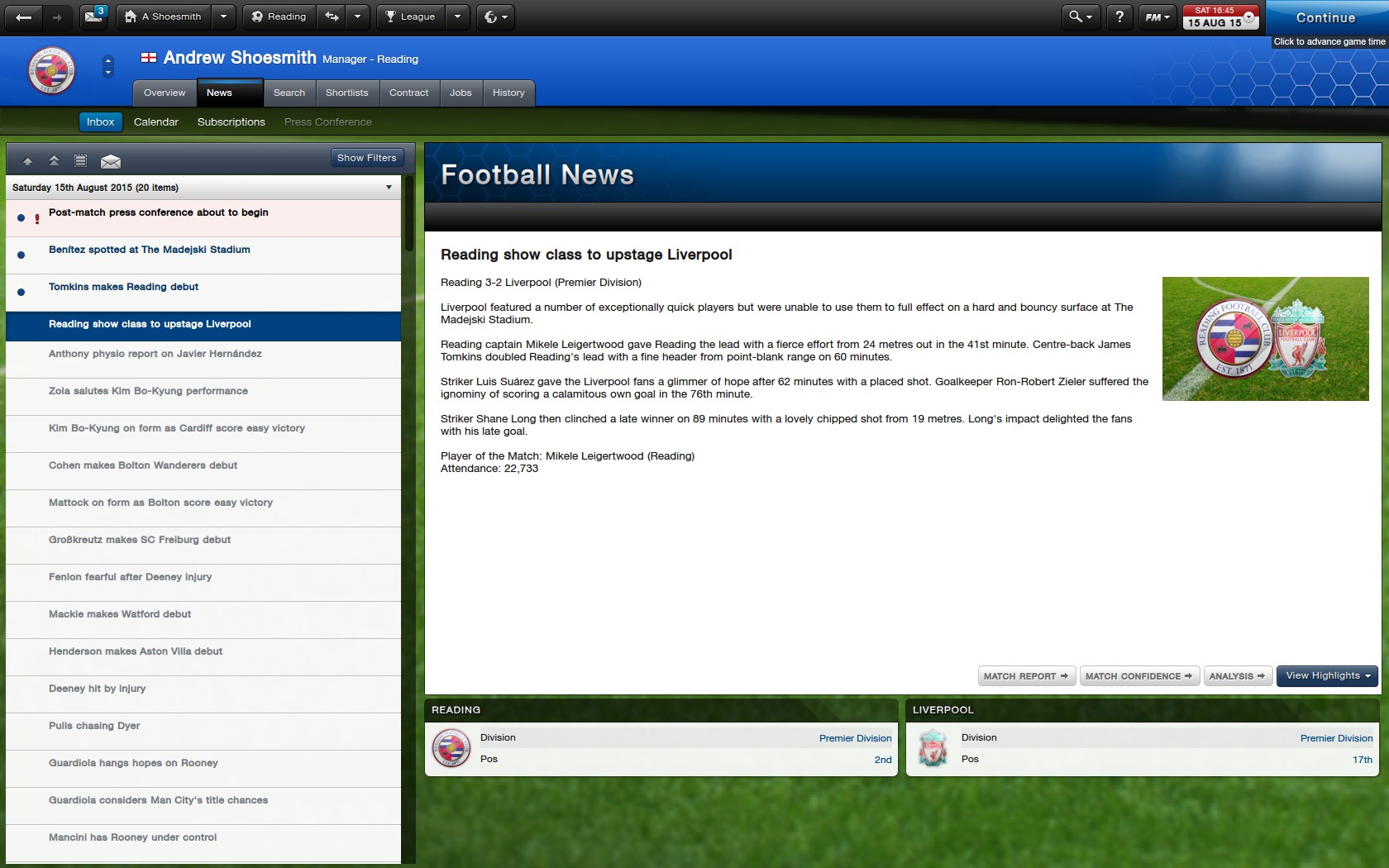
Task: Open the Shortlists tab
Action: tap(346, 93)
